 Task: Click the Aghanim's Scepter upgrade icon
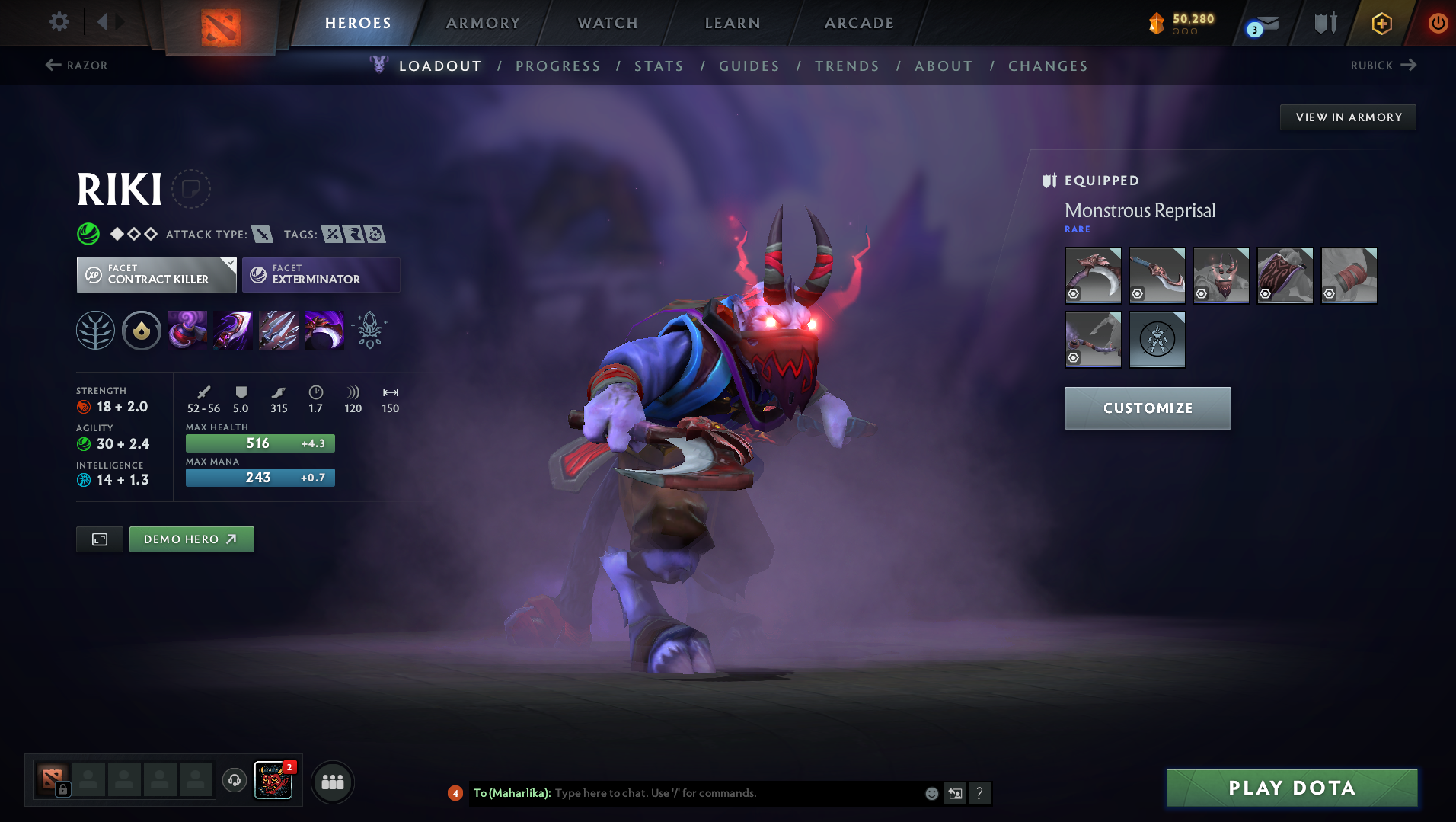(370, 330)
